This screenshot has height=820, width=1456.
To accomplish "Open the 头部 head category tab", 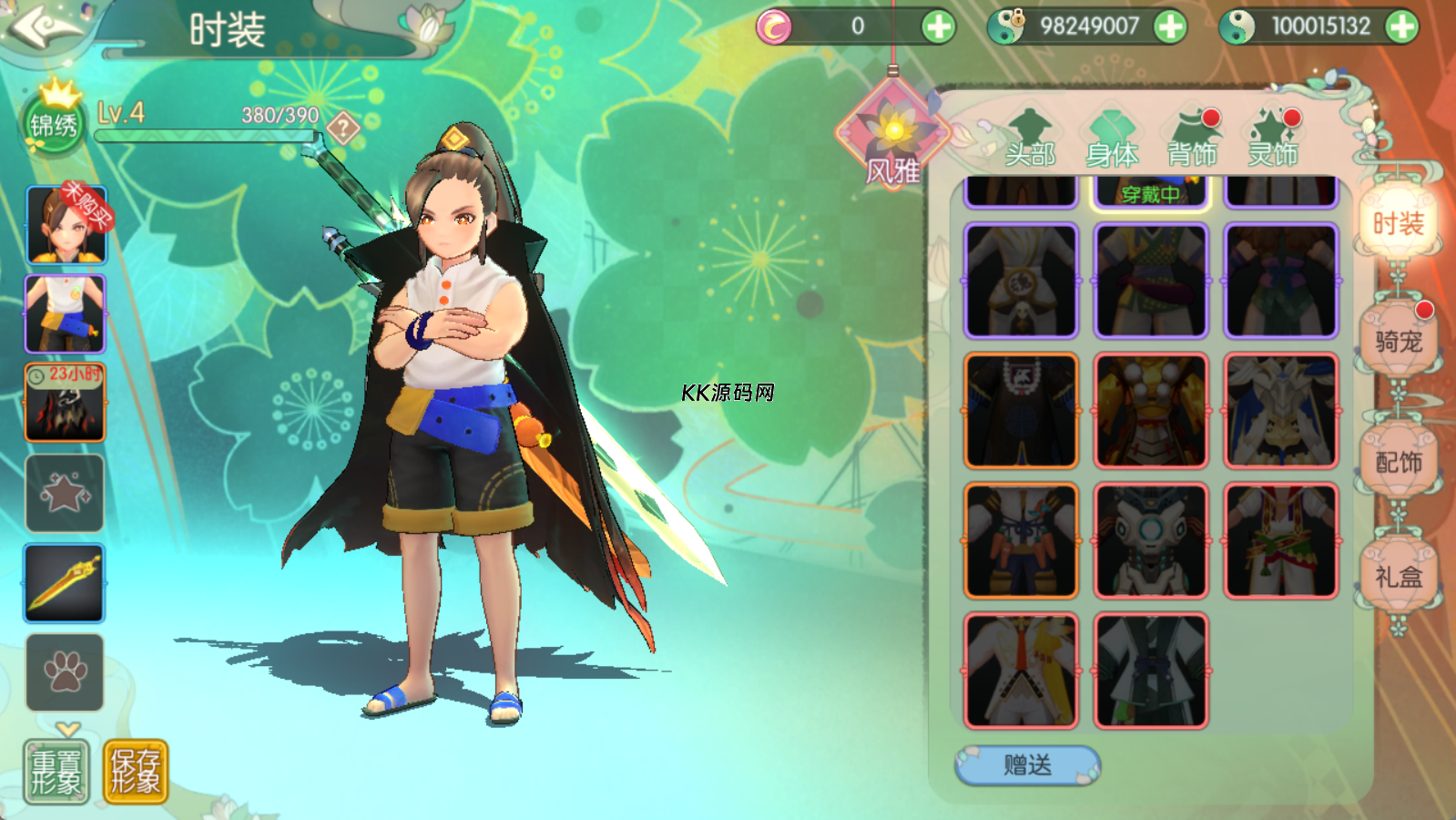I will 1030,141.
